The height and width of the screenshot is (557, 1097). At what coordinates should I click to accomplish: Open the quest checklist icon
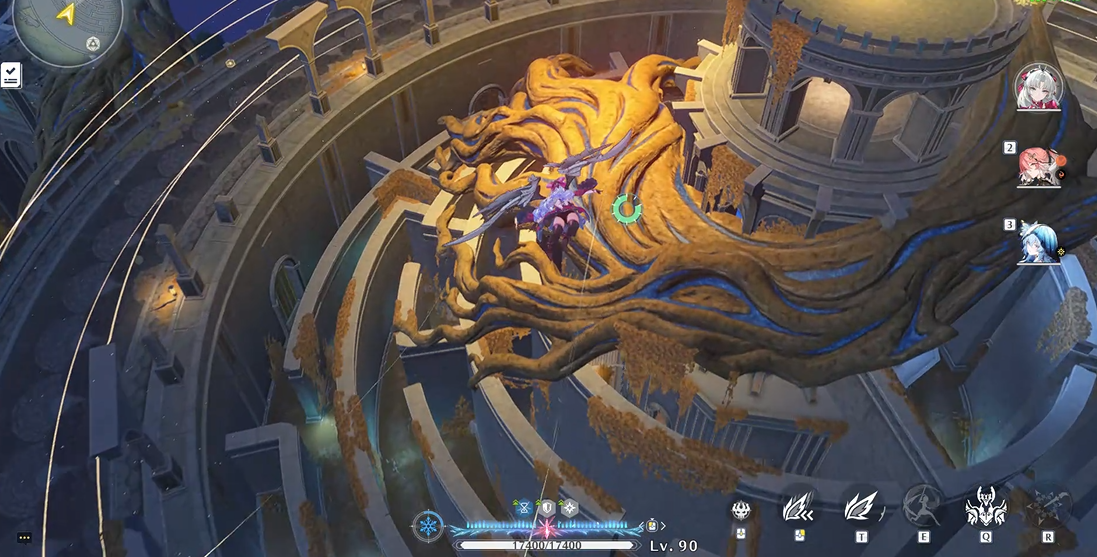(11, 75)
